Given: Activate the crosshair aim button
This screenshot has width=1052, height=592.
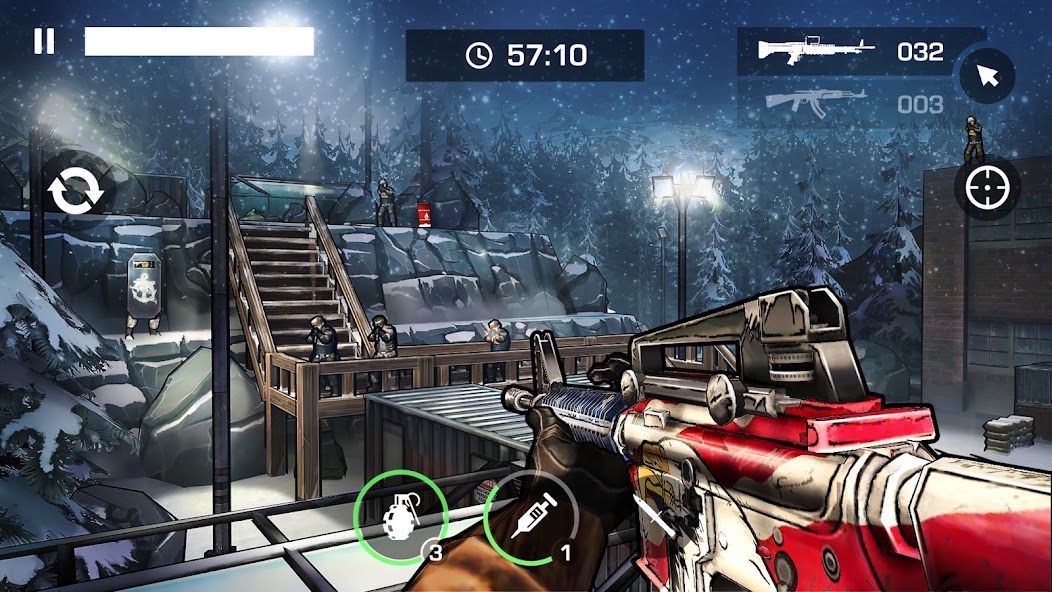Looking at the screenshot, I should point(987,187).
